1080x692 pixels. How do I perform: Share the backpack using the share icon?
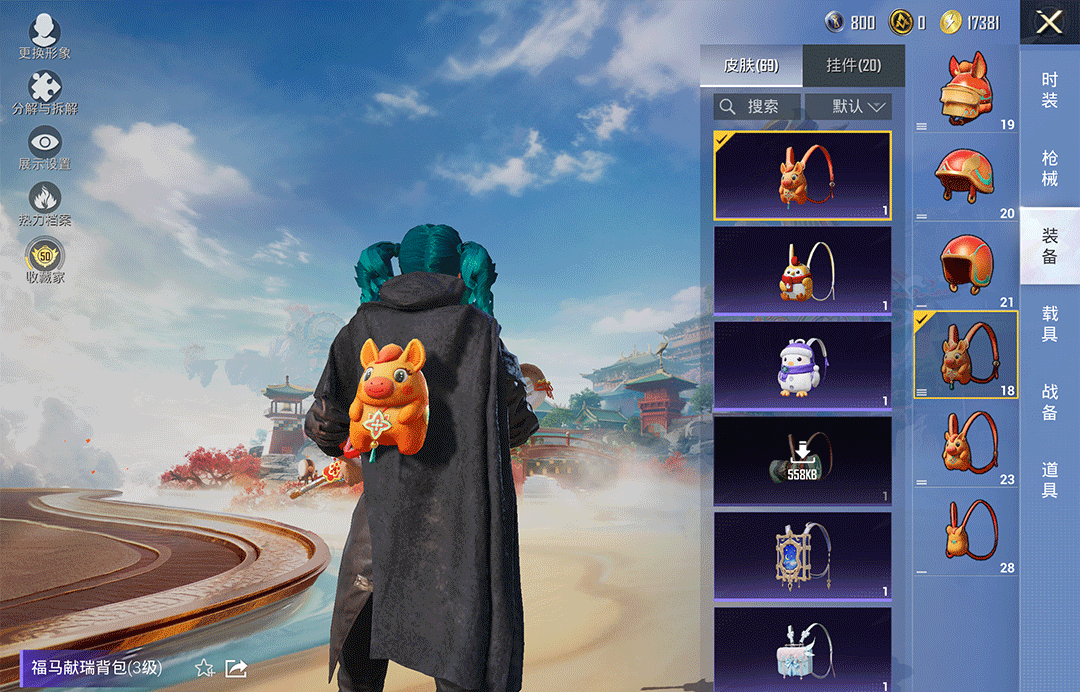click(237, 668)
